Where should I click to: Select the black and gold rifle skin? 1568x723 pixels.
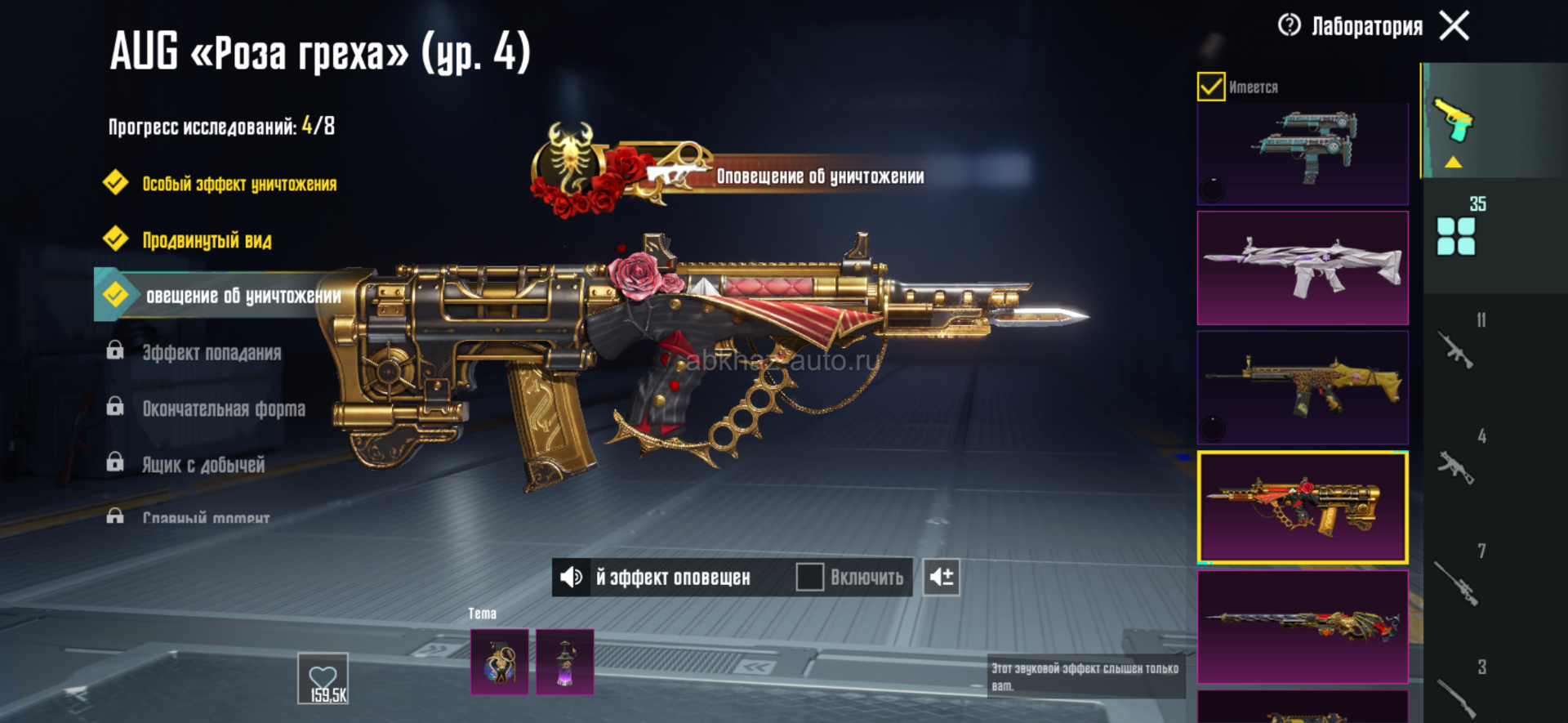pos(1303,387)
